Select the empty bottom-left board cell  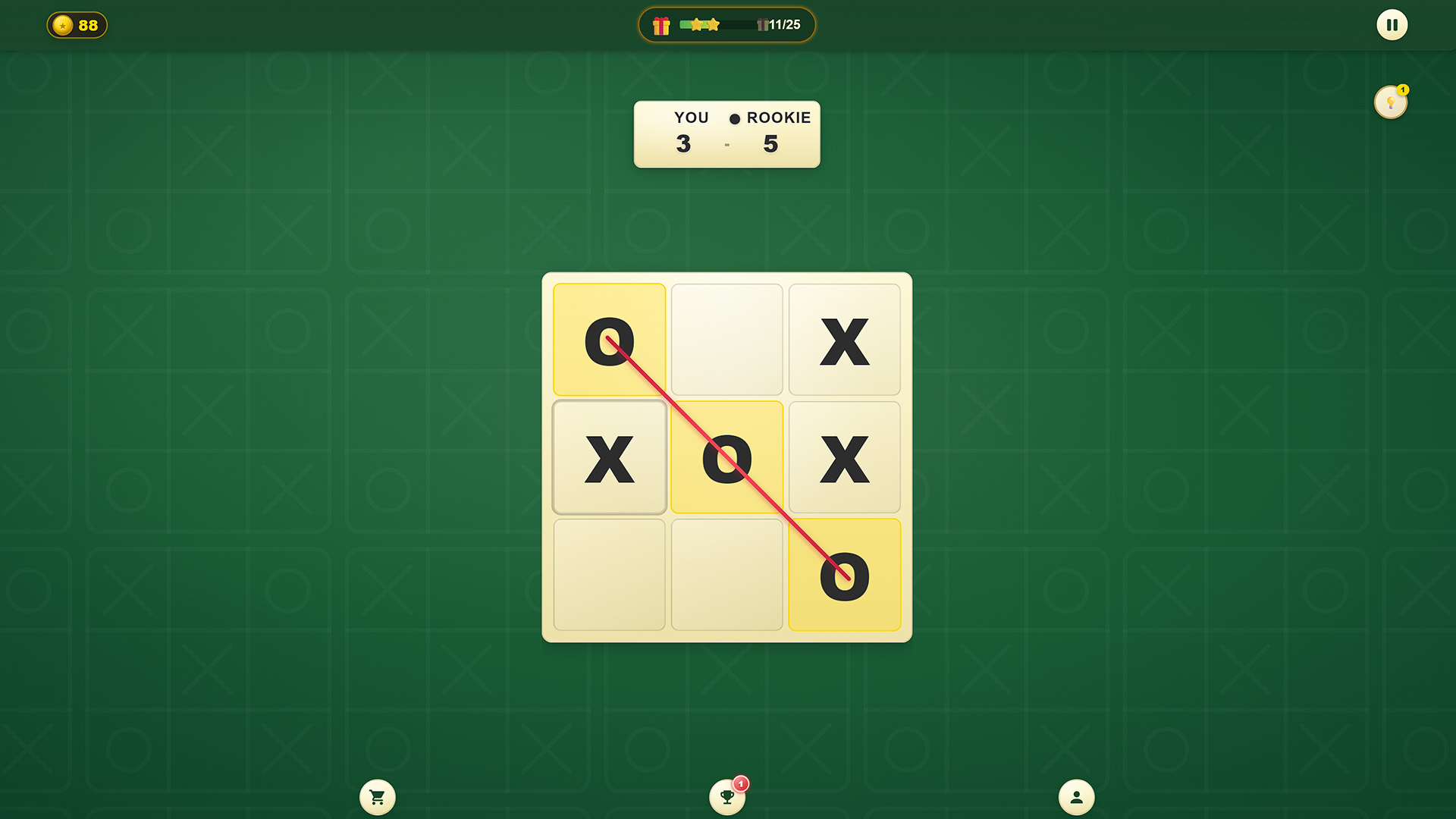point(609,575)
